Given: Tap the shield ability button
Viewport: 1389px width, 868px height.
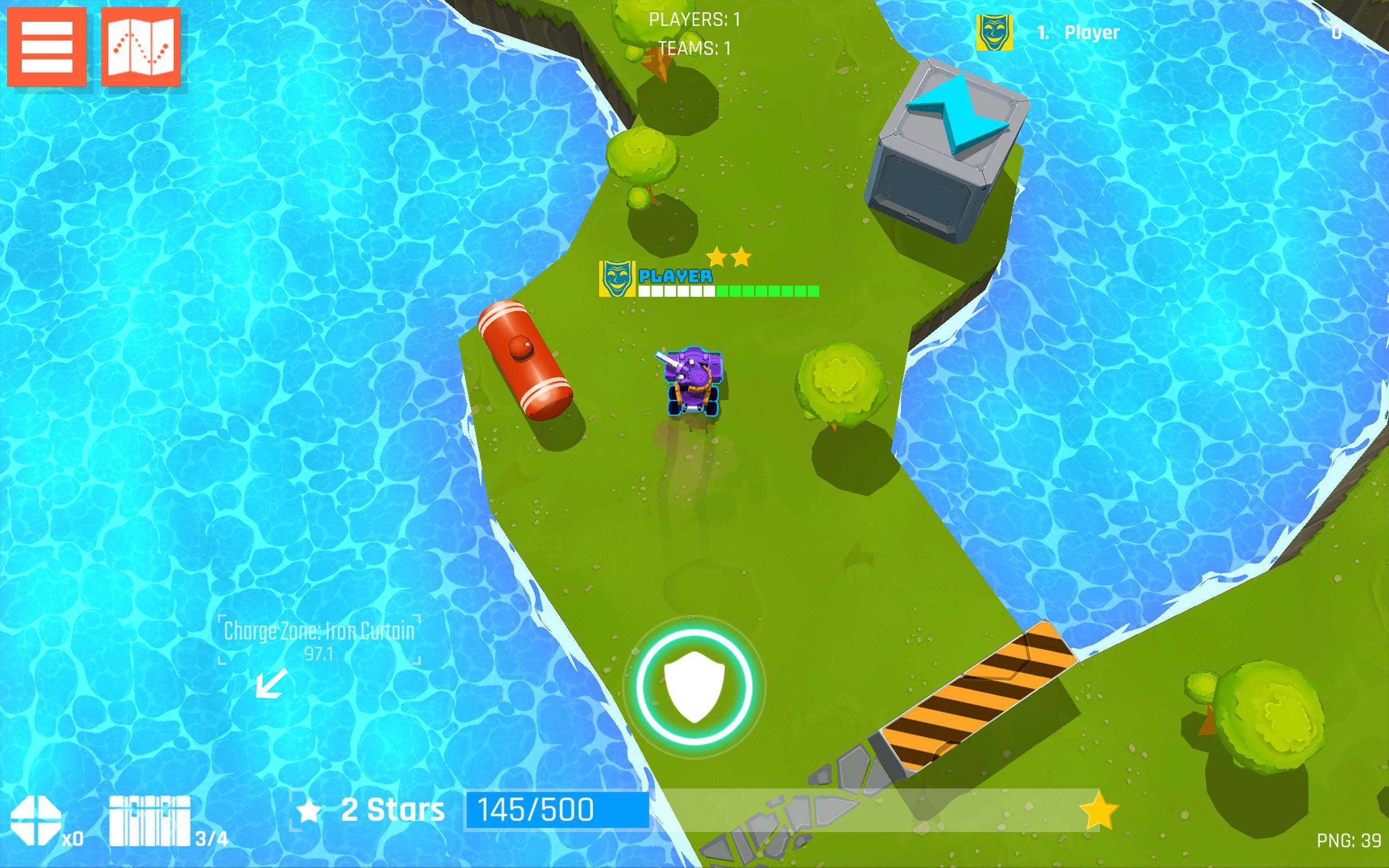Looking at the screenshot, I should (x=693, y=689).
